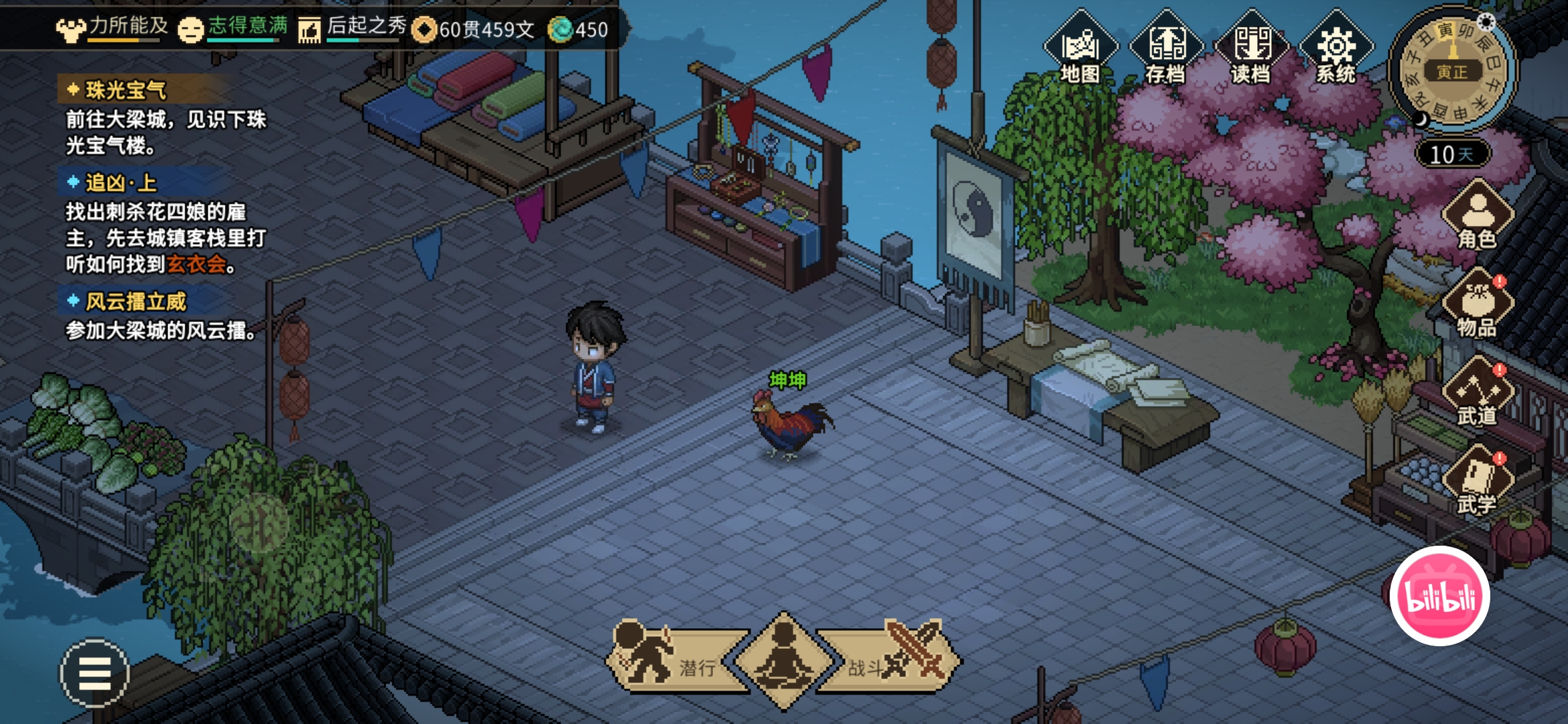Open the 武道 martial path menu

[1477, 393]
